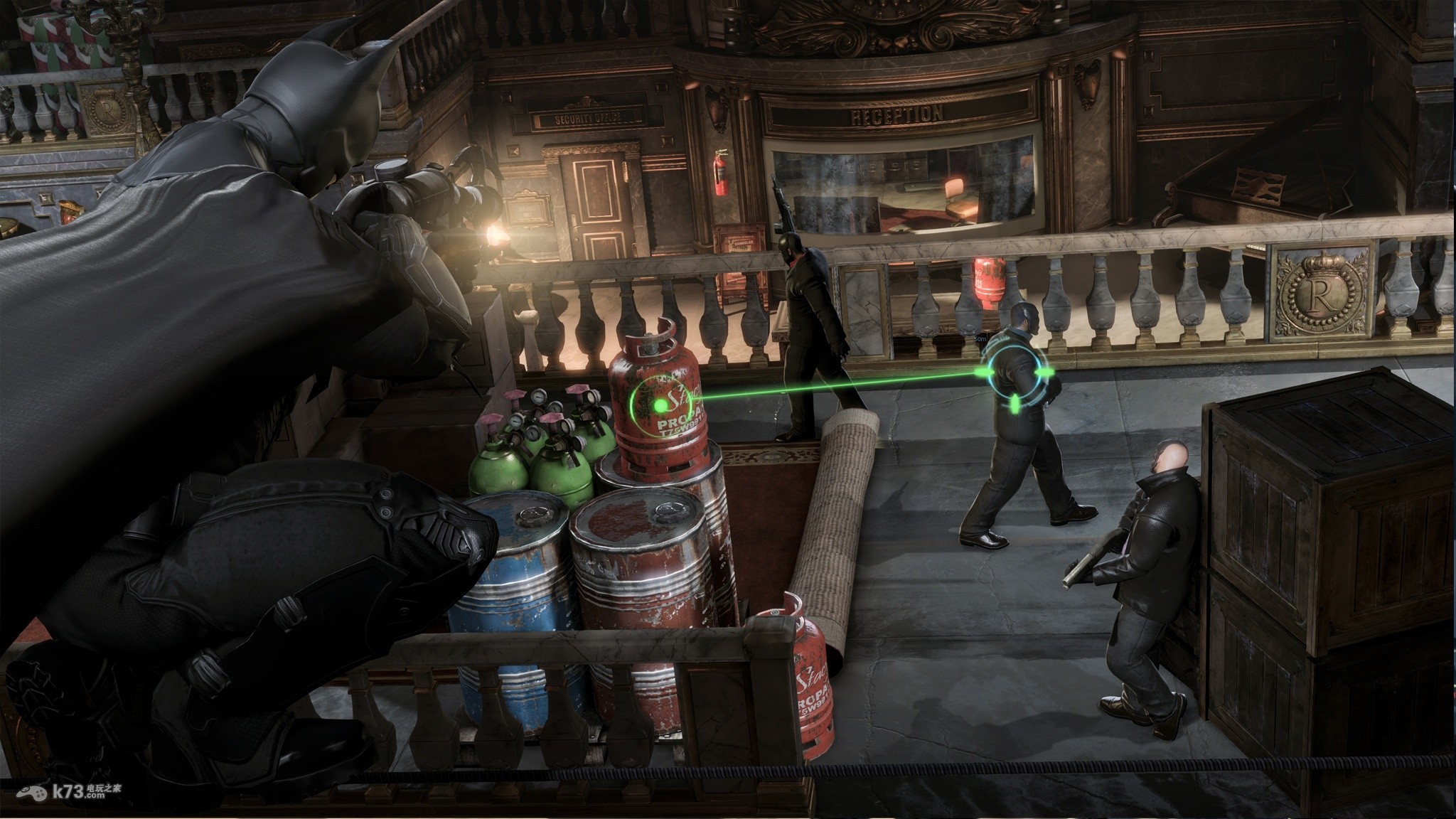Screen dimensions: 1456x819
Task: Select the green target reticle on the propane tank
Action: (x=662, y=406)
